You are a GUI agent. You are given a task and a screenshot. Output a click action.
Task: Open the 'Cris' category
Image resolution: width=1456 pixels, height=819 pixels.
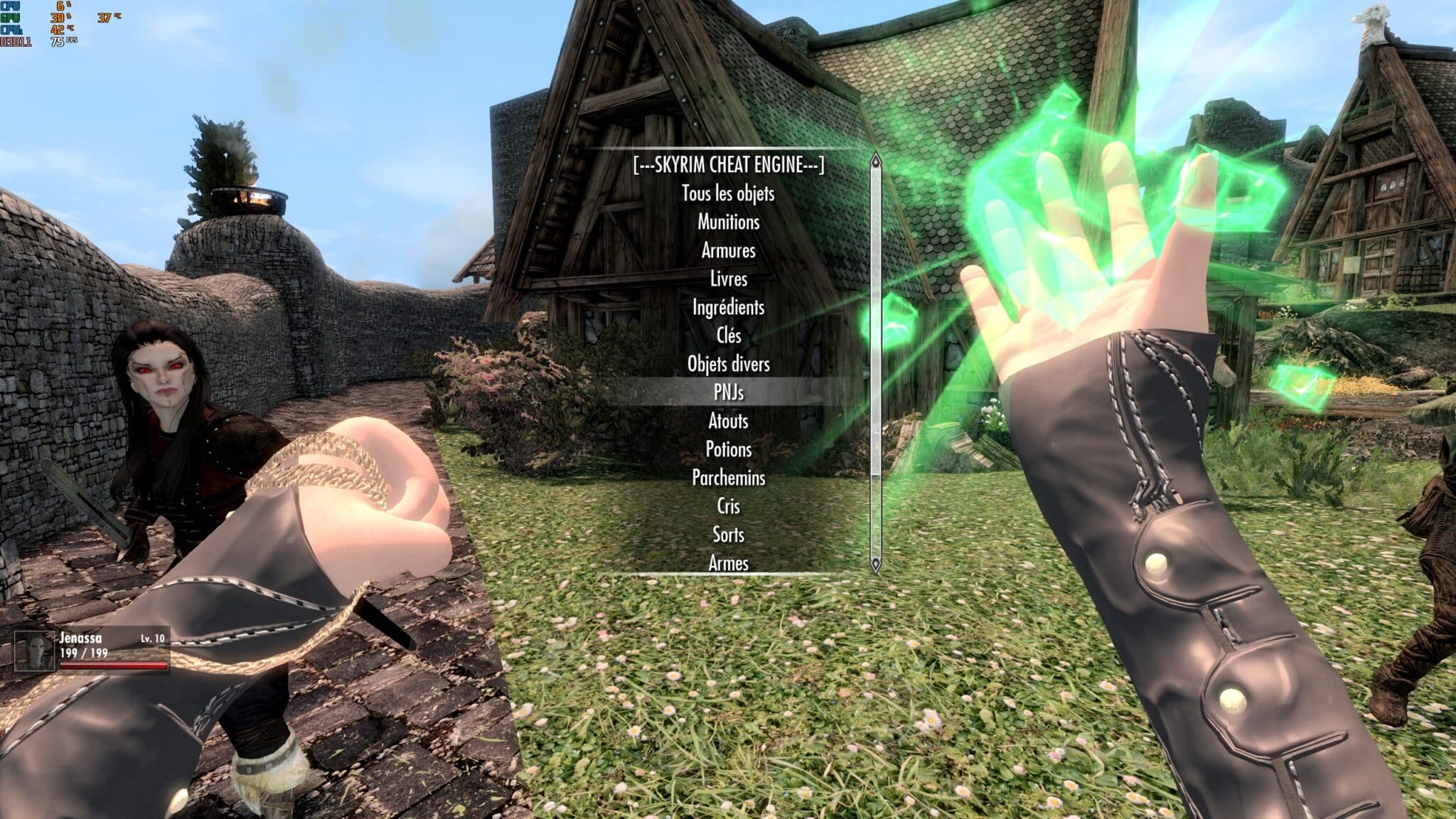click(728, 506)
